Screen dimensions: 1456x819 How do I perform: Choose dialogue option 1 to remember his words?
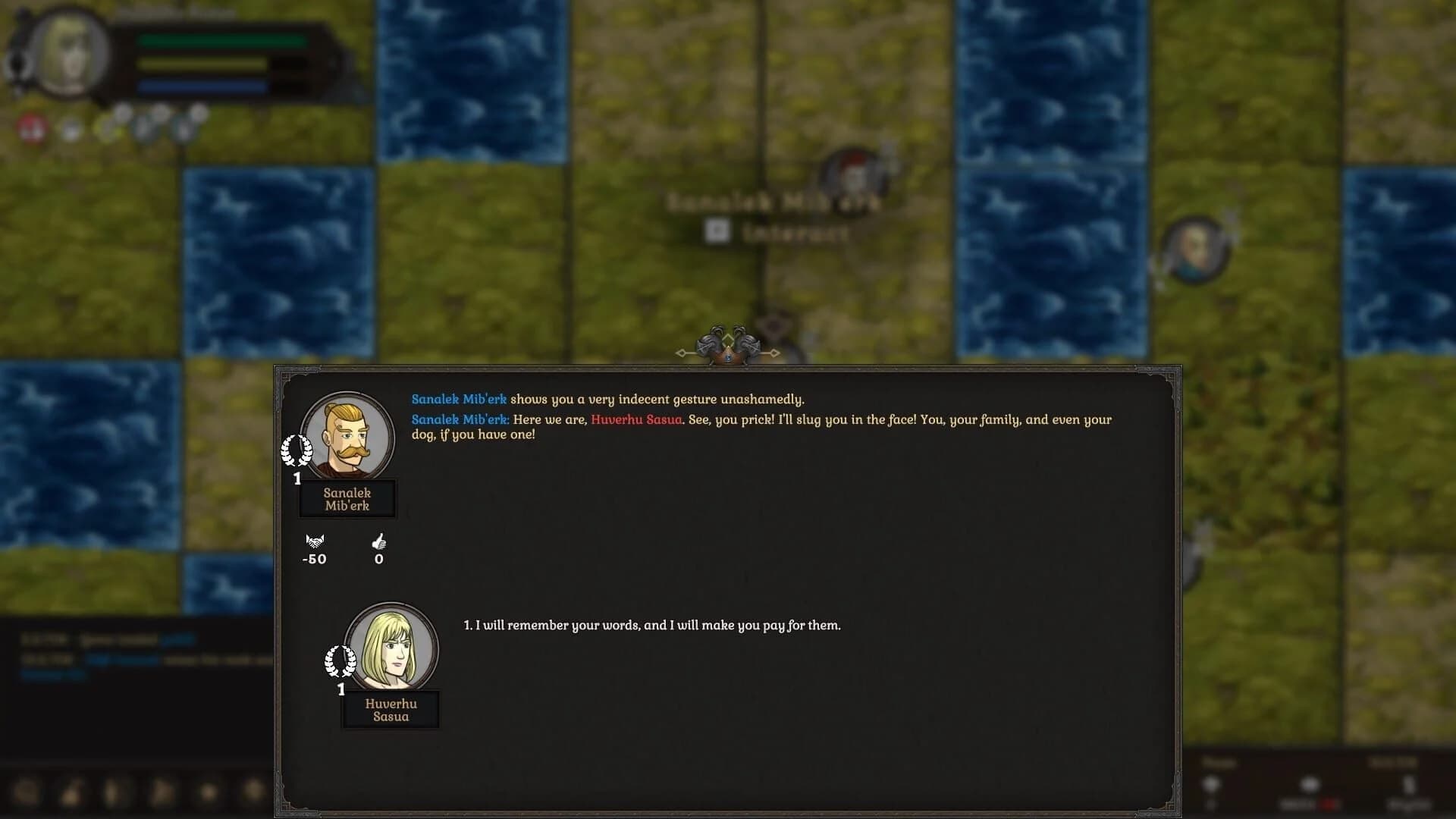pos(651,626)
